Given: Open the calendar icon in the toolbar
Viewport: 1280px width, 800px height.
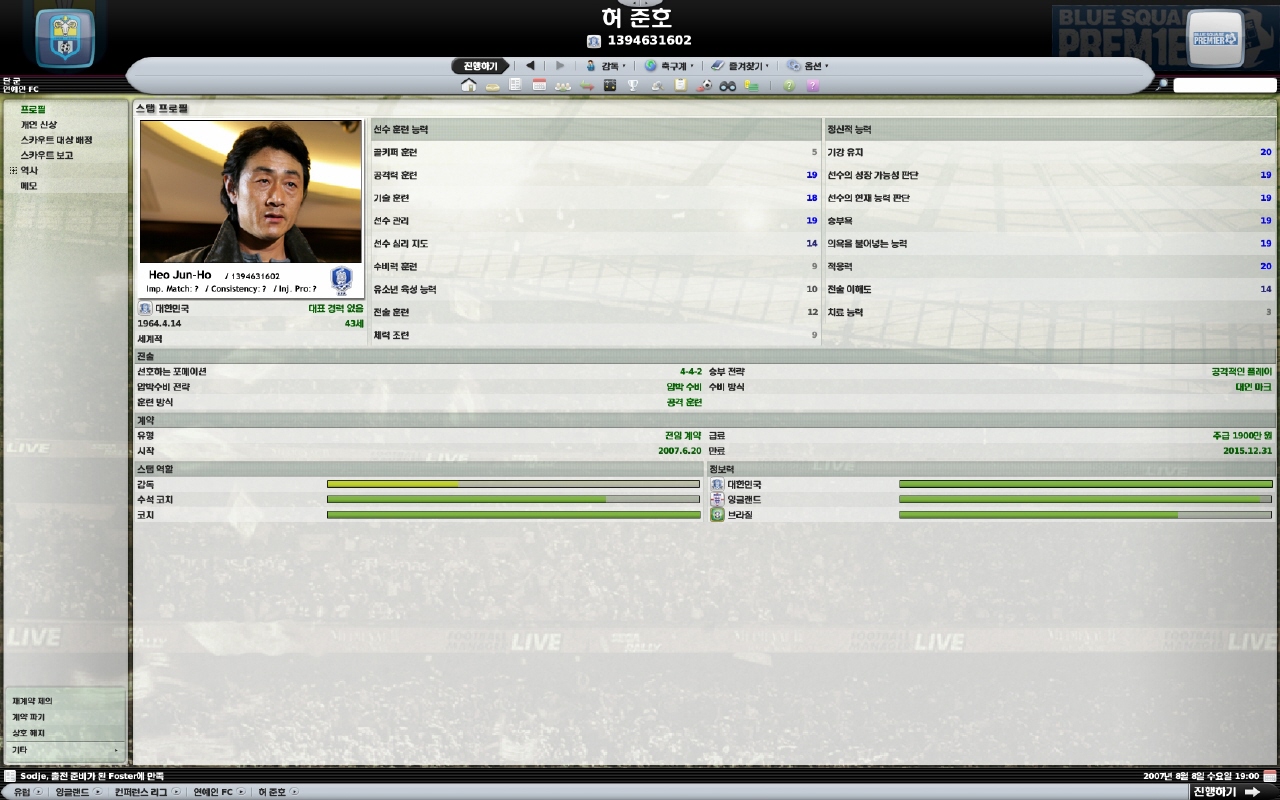Looking at the screenshot, I should coord(539,86).
